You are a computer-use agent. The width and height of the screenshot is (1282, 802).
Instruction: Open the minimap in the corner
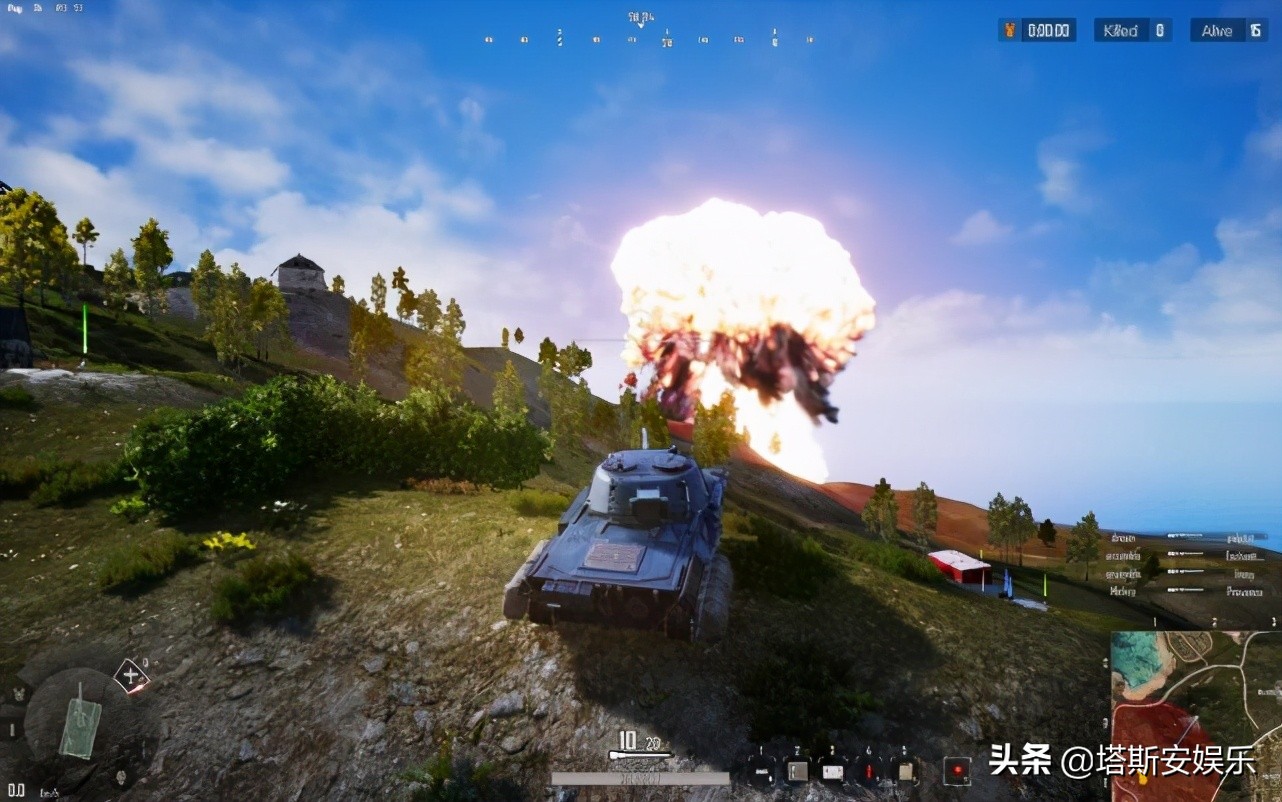pos(1196,715)
